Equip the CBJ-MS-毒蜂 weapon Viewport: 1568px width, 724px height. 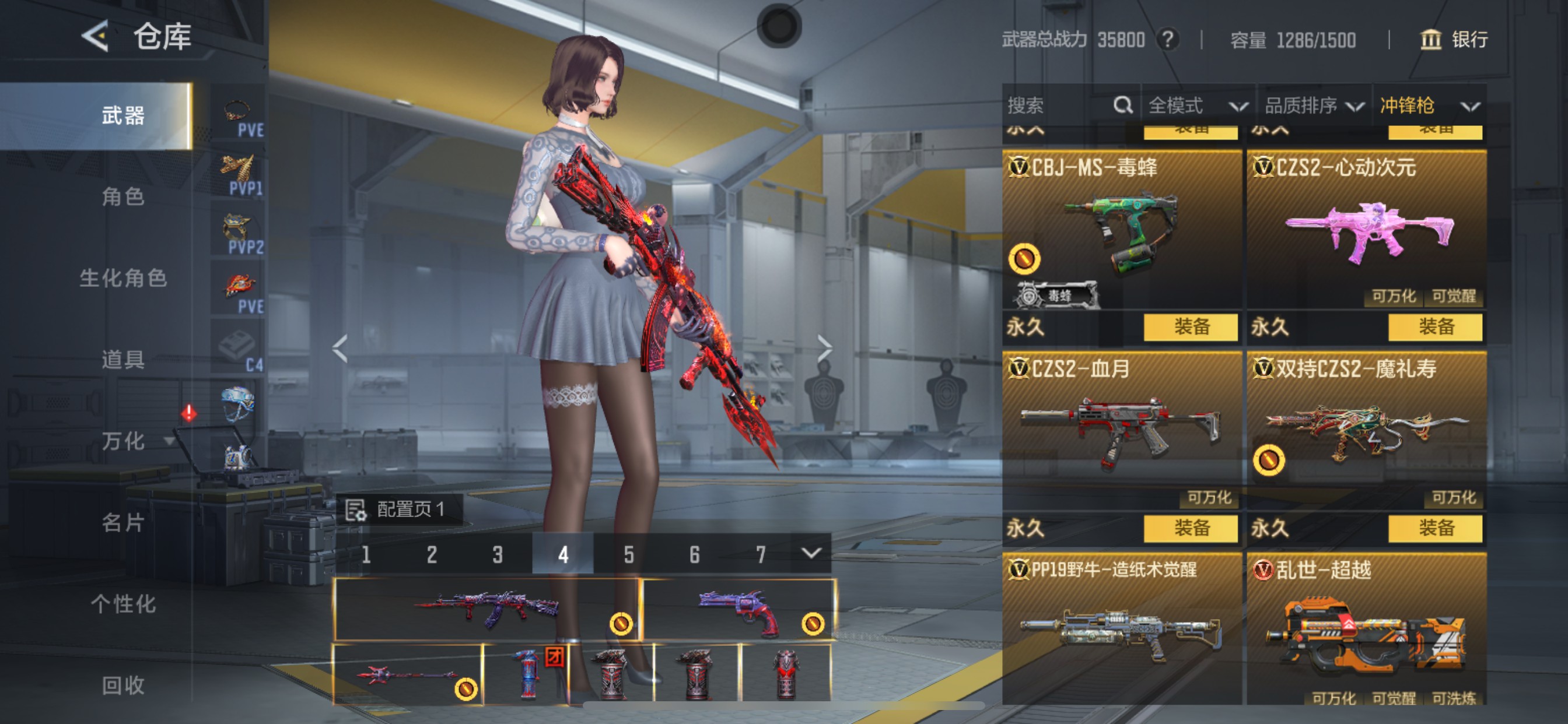click(x=1190, y=328)
